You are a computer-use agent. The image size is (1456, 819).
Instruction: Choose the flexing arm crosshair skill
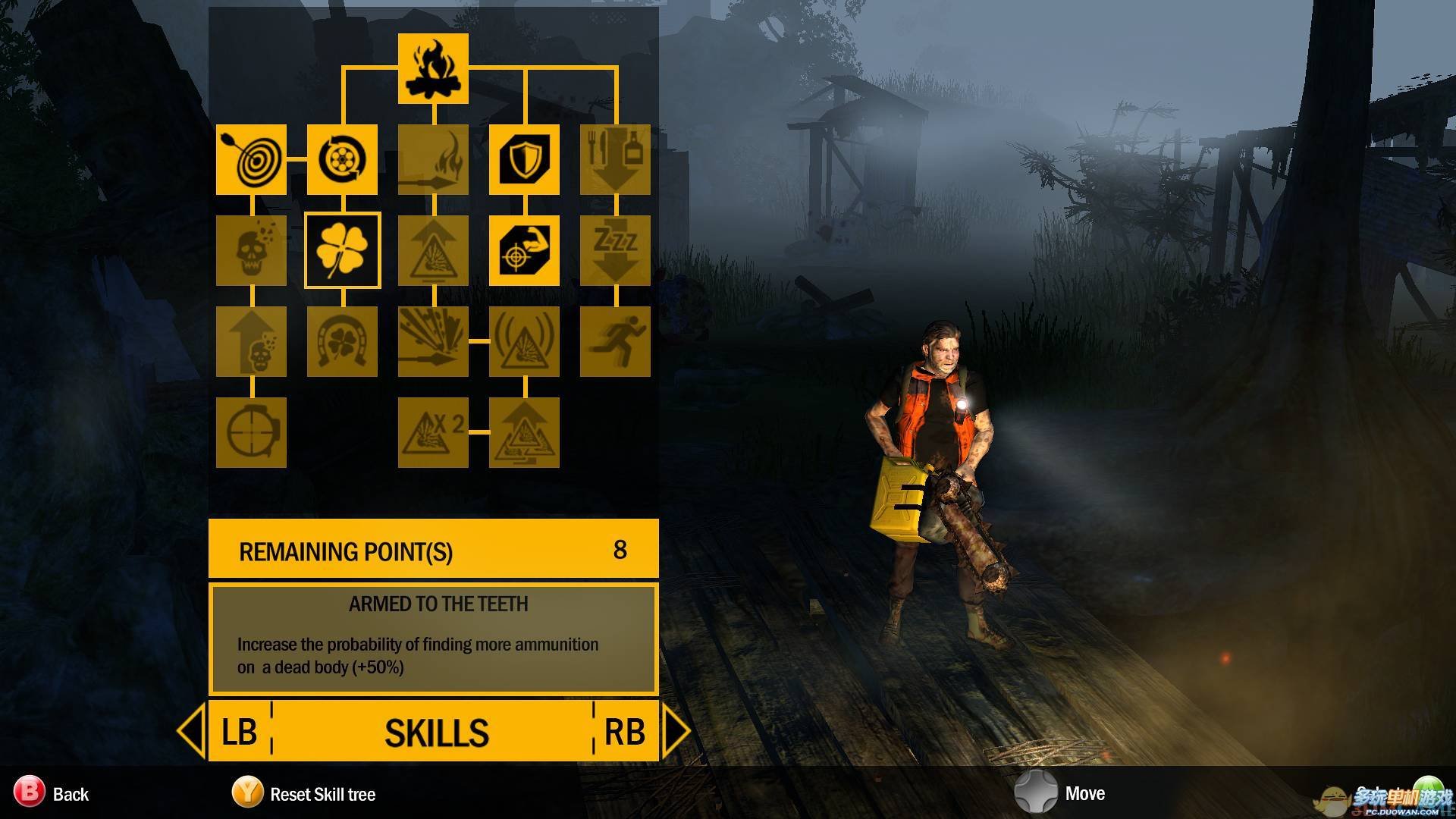point(524,250)
